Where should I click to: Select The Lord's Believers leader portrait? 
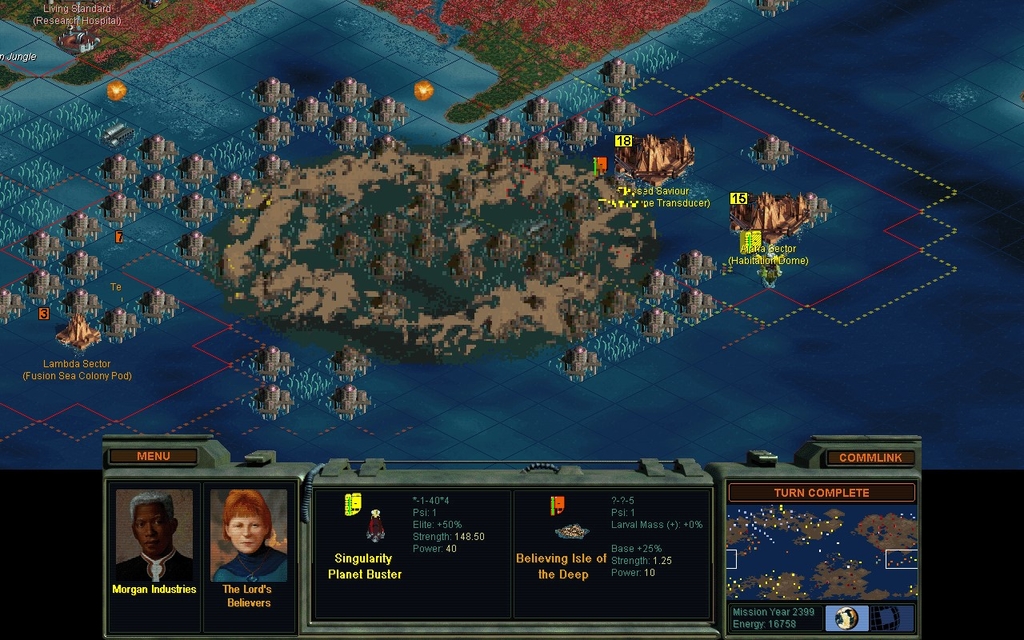(249, 535)
